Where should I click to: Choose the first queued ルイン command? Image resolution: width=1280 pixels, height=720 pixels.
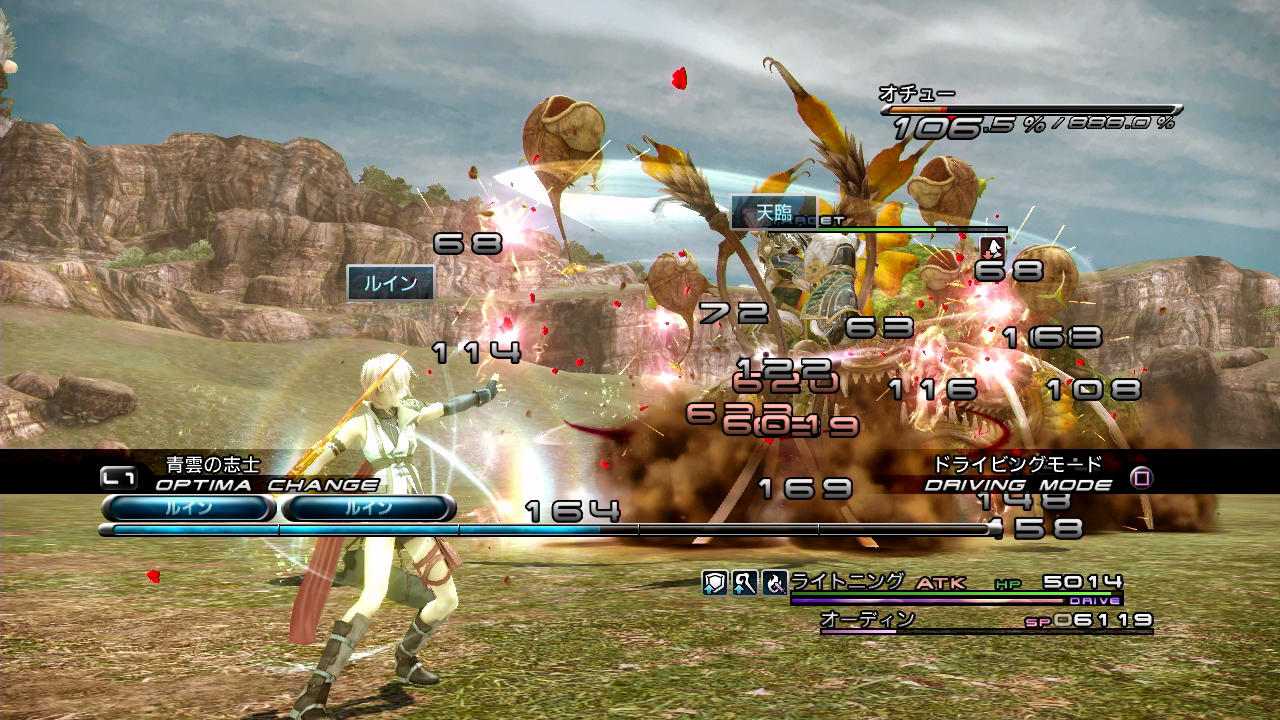pyautogui.click(x=187, y=508)
